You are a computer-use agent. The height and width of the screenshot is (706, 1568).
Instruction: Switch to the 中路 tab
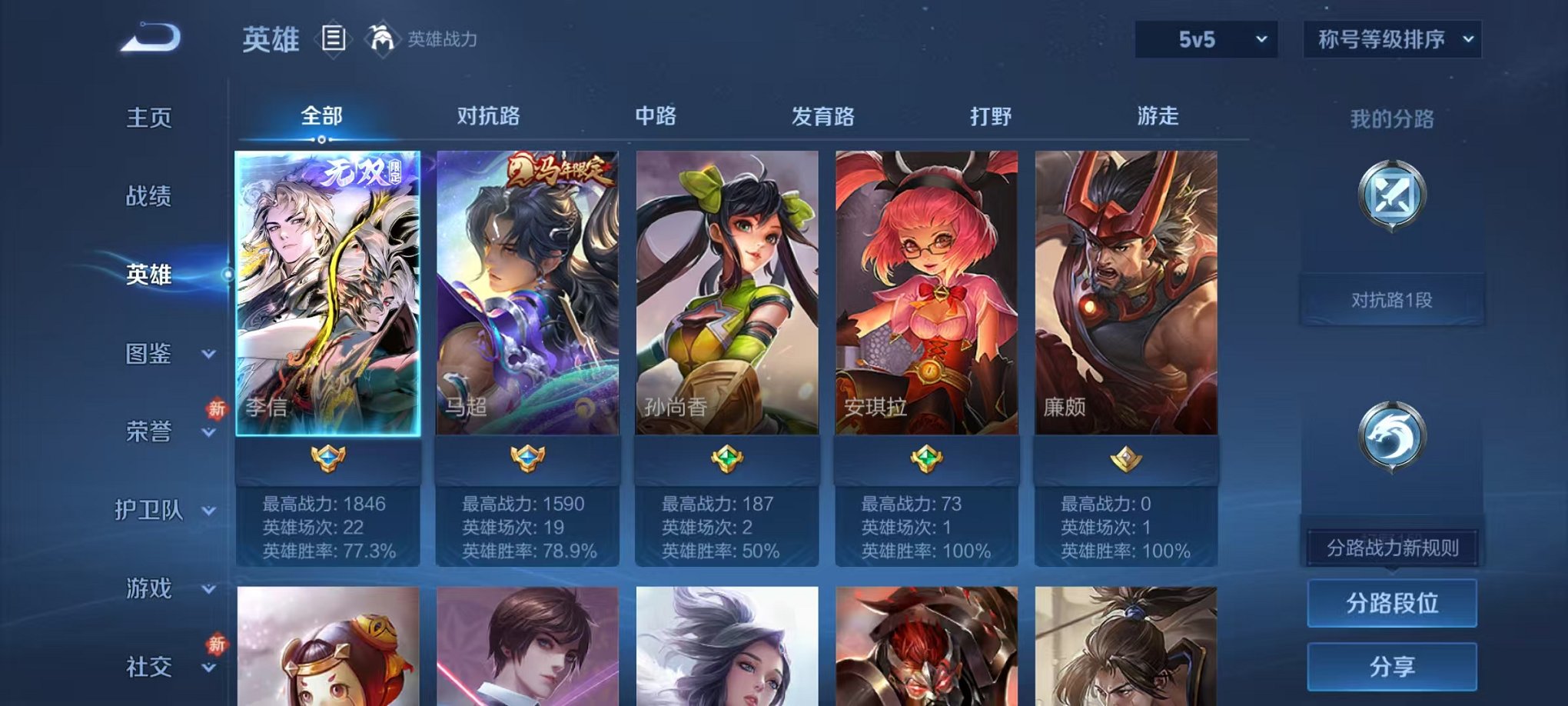tap(655, 117)
